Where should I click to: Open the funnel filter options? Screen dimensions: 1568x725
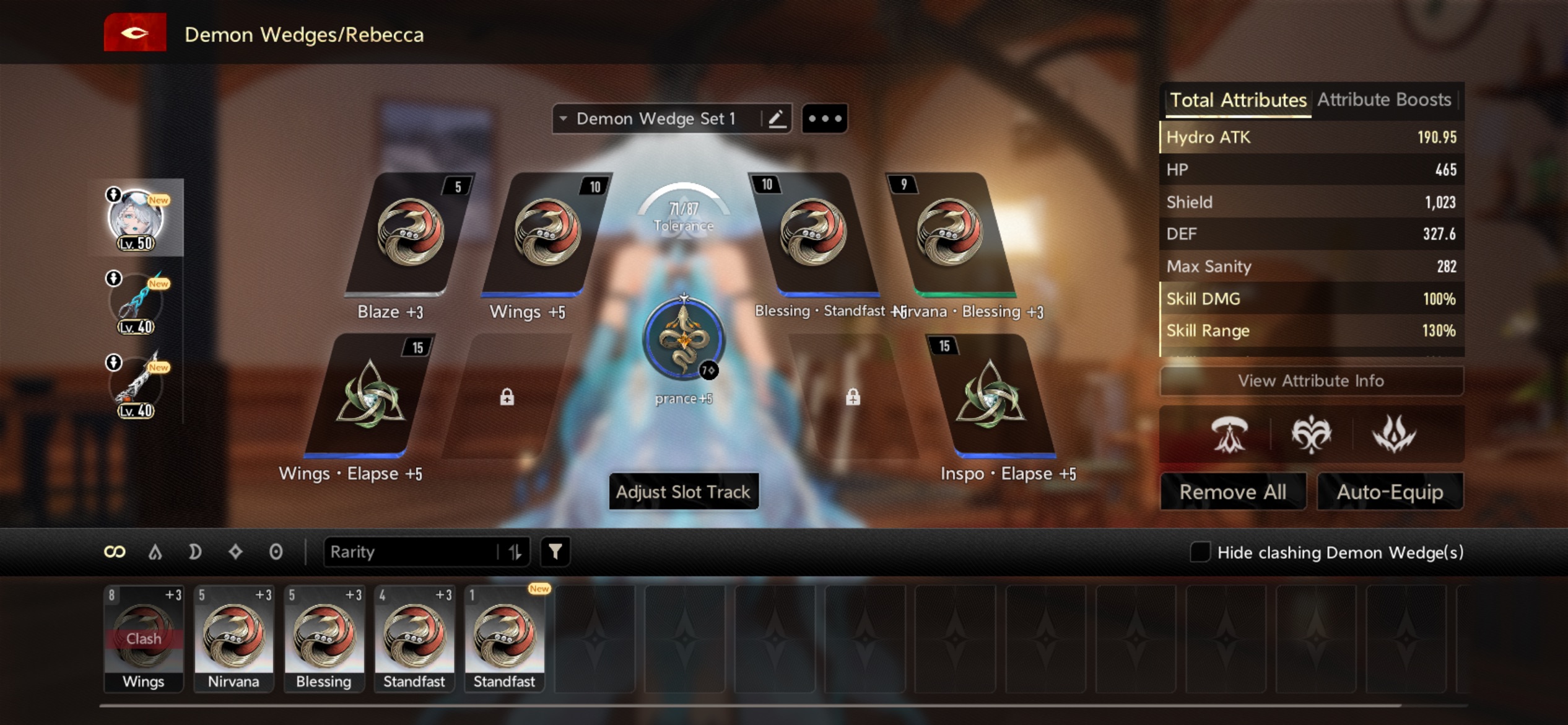pos(555,551)
